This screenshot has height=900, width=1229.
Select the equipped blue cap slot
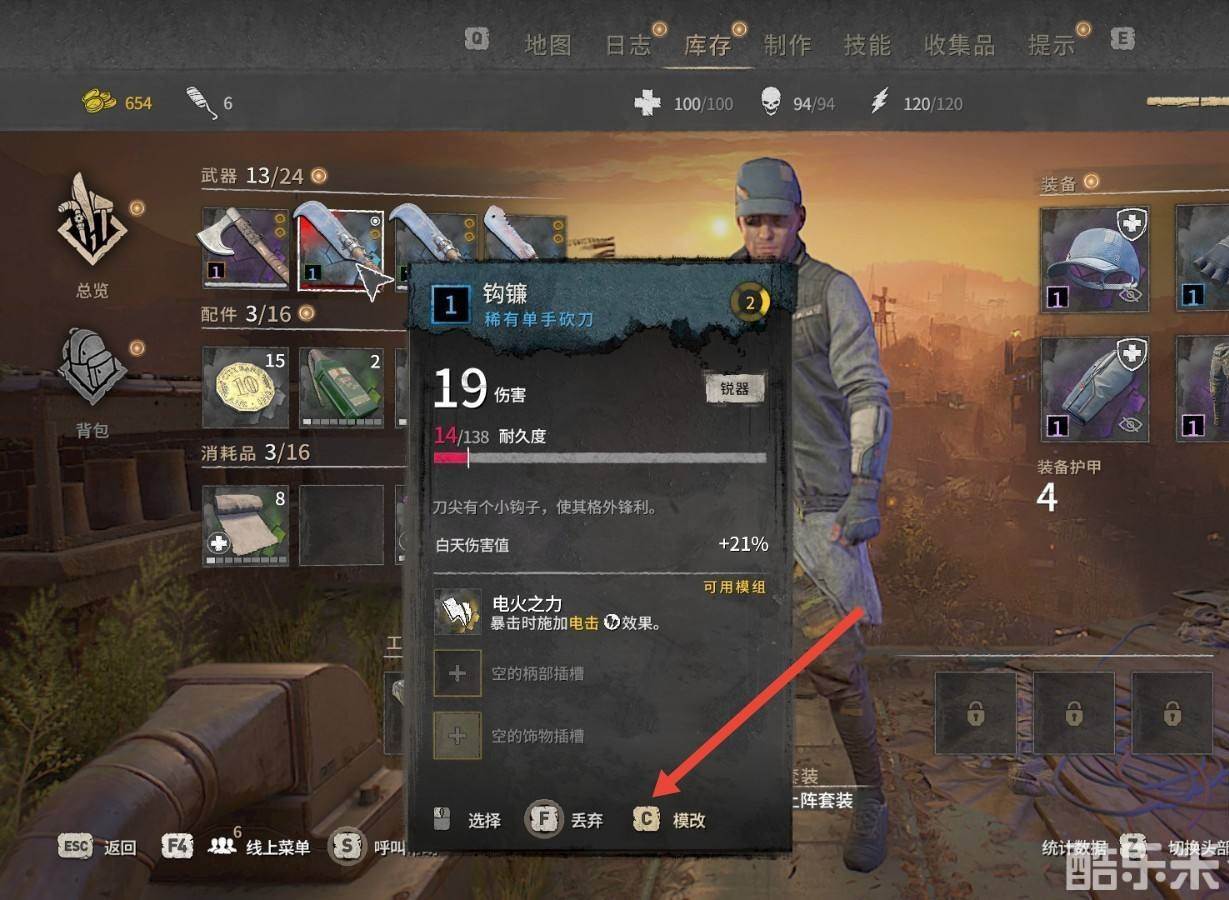tap(1094, 261)
